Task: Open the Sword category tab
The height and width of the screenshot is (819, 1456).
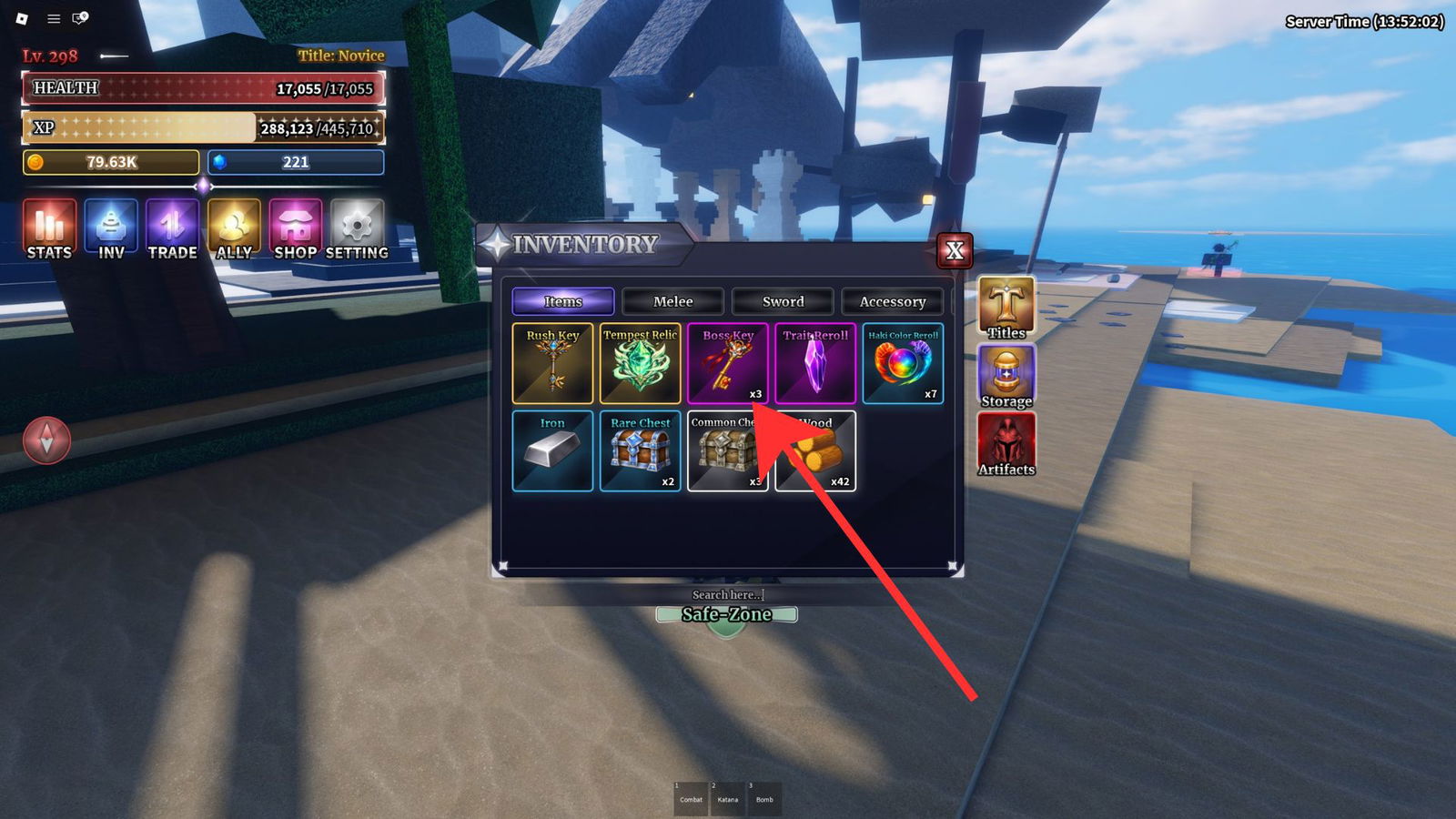Action: point(782,301)
